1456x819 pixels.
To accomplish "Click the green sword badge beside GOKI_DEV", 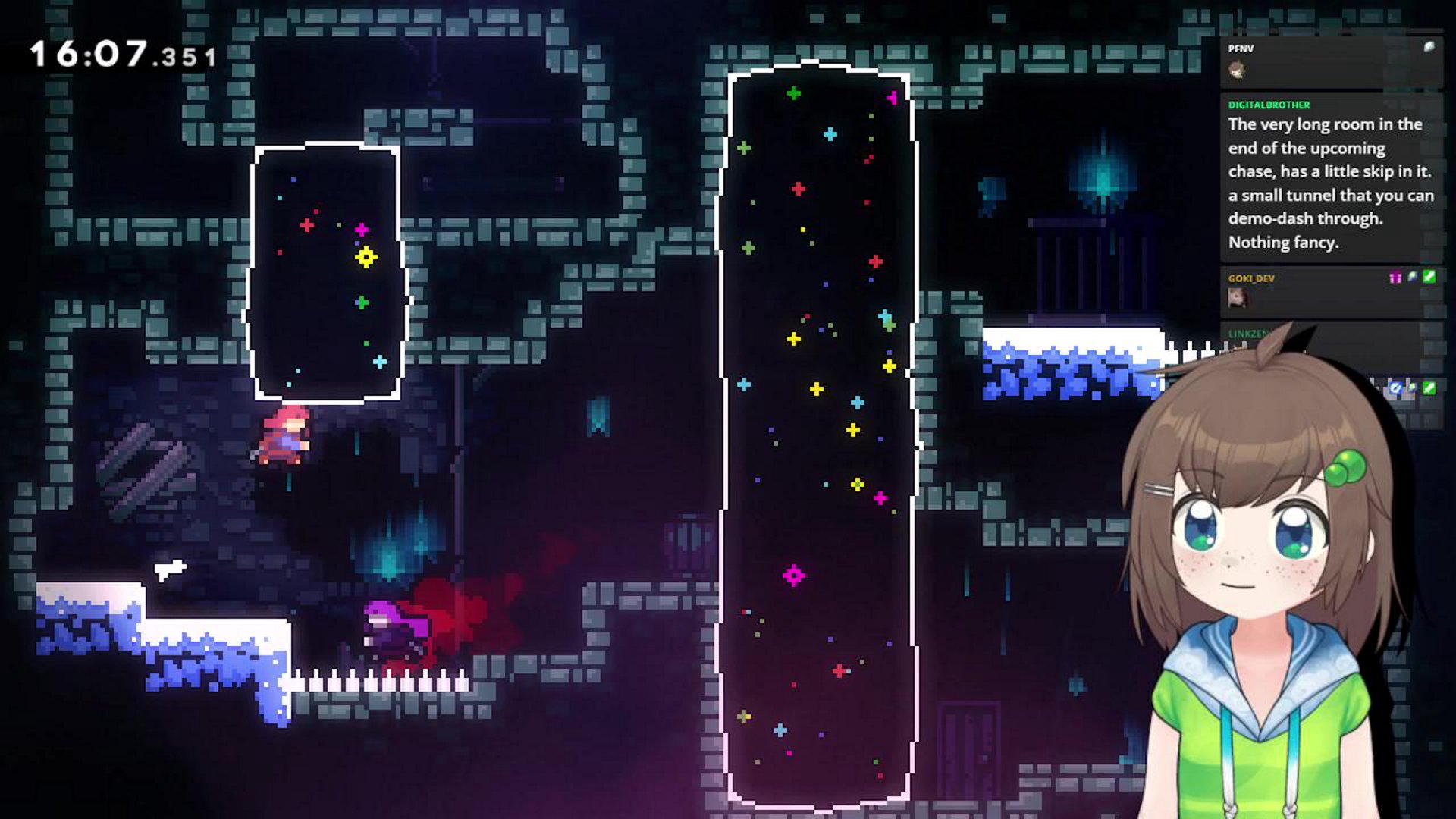I will pyautogui.click(x=1429, y=278).
